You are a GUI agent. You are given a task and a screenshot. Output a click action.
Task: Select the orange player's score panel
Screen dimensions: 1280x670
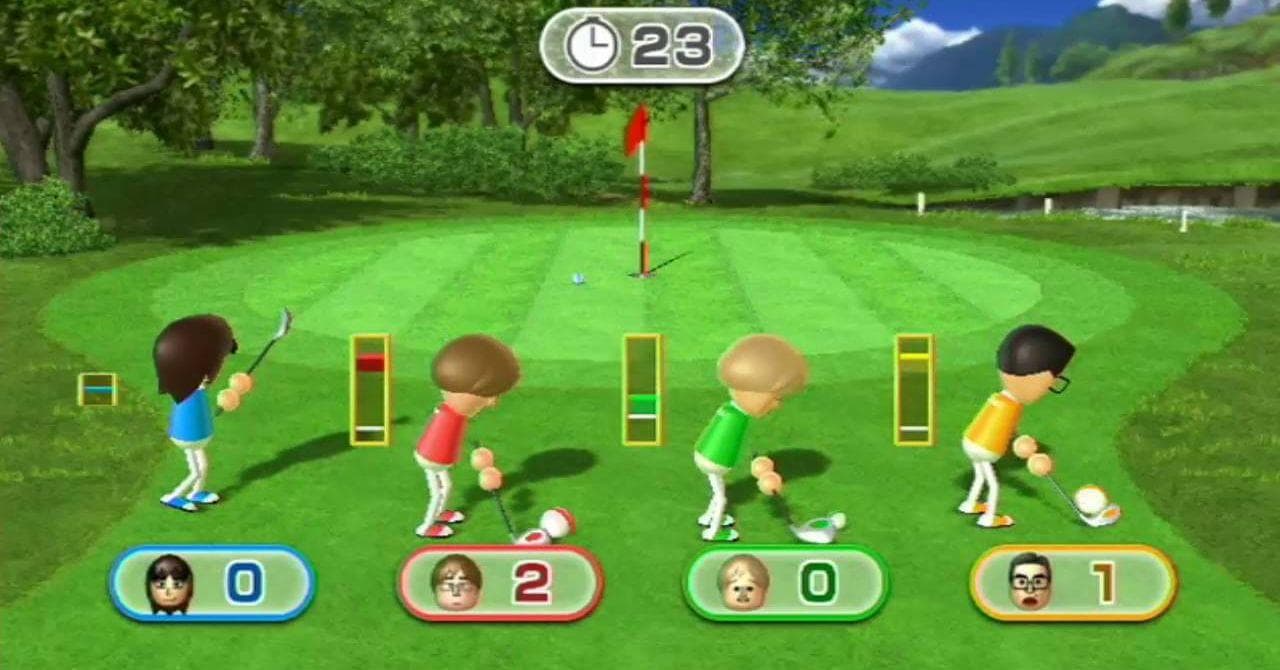(1072, 583)
